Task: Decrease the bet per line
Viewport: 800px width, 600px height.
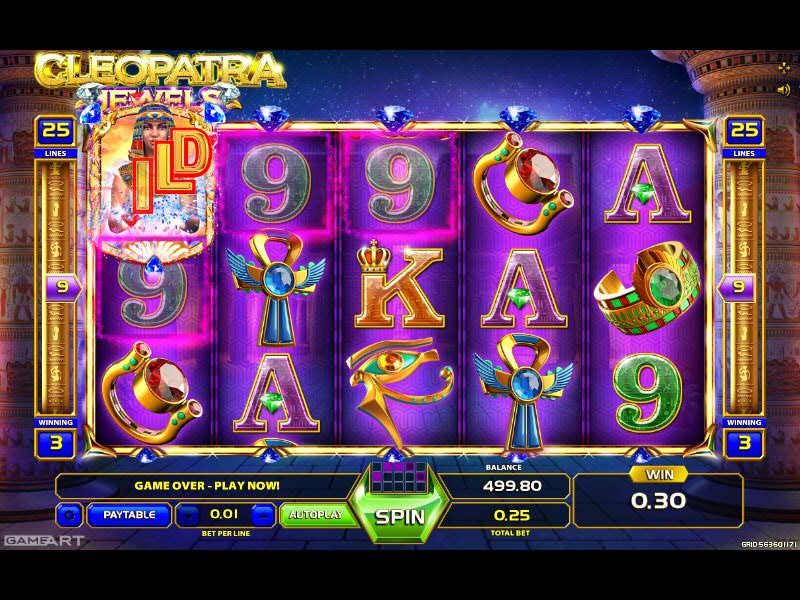Action: (189, 516)
